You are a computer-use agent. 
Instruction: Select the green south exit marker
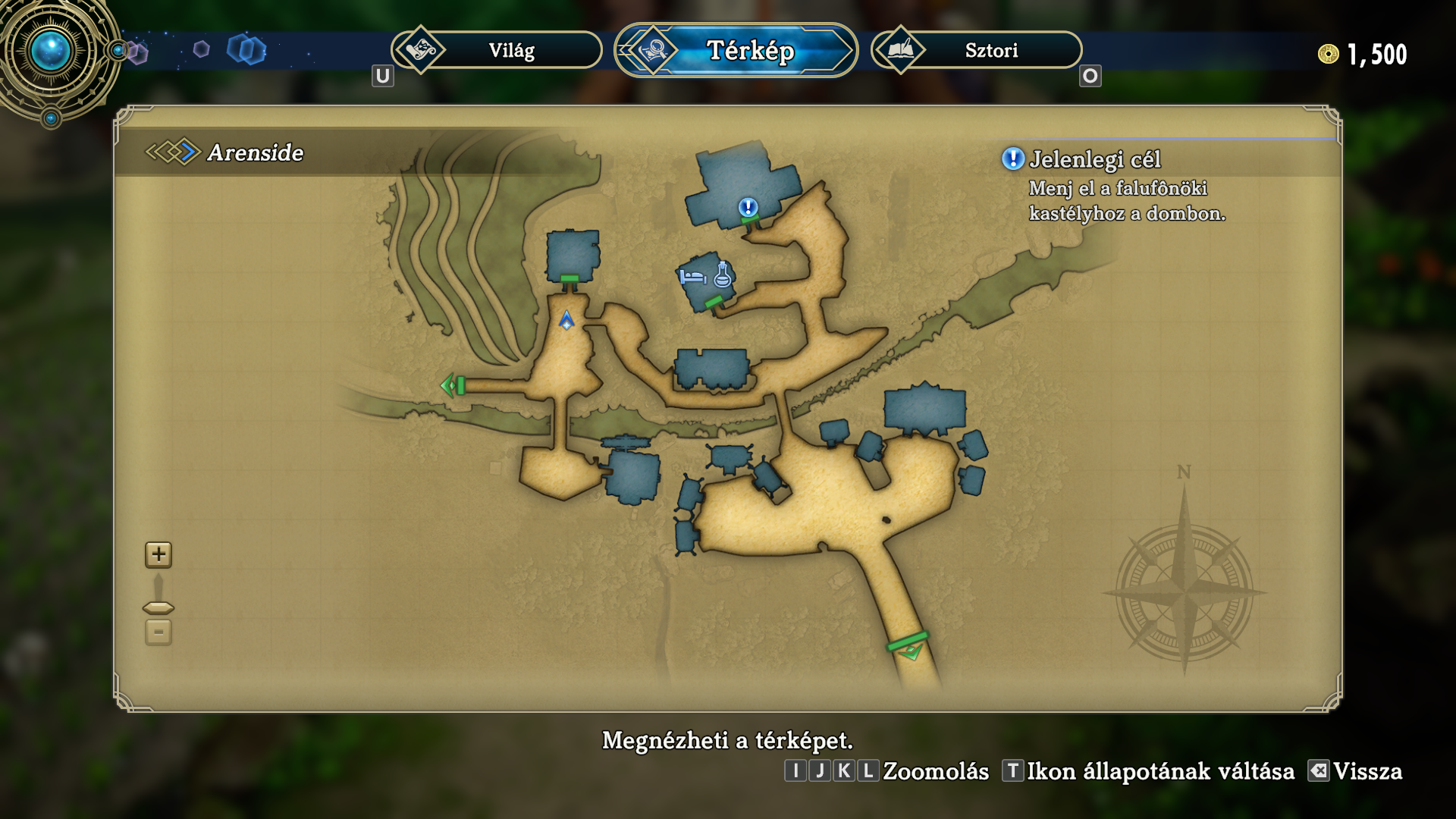click(909, 647)
